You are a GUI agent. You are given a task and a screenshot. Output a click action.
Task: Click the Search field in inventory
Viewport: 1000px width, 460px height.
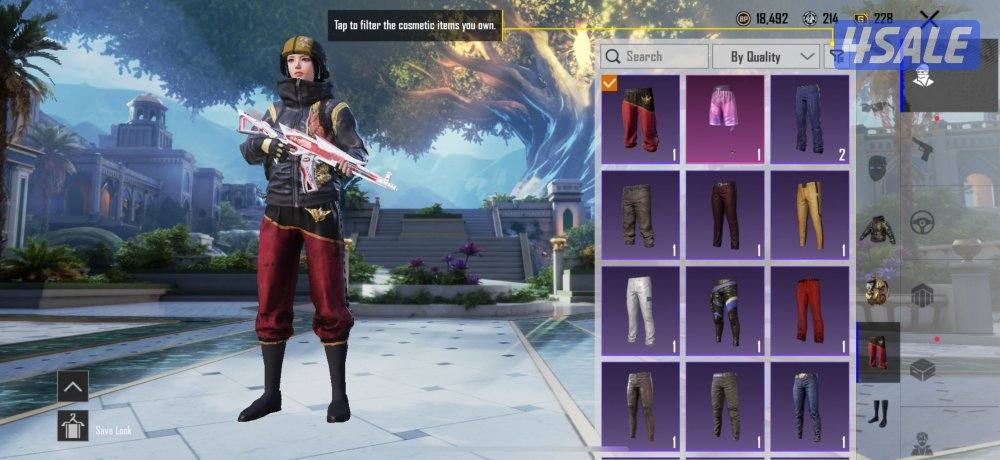click(x=655, y=56)
